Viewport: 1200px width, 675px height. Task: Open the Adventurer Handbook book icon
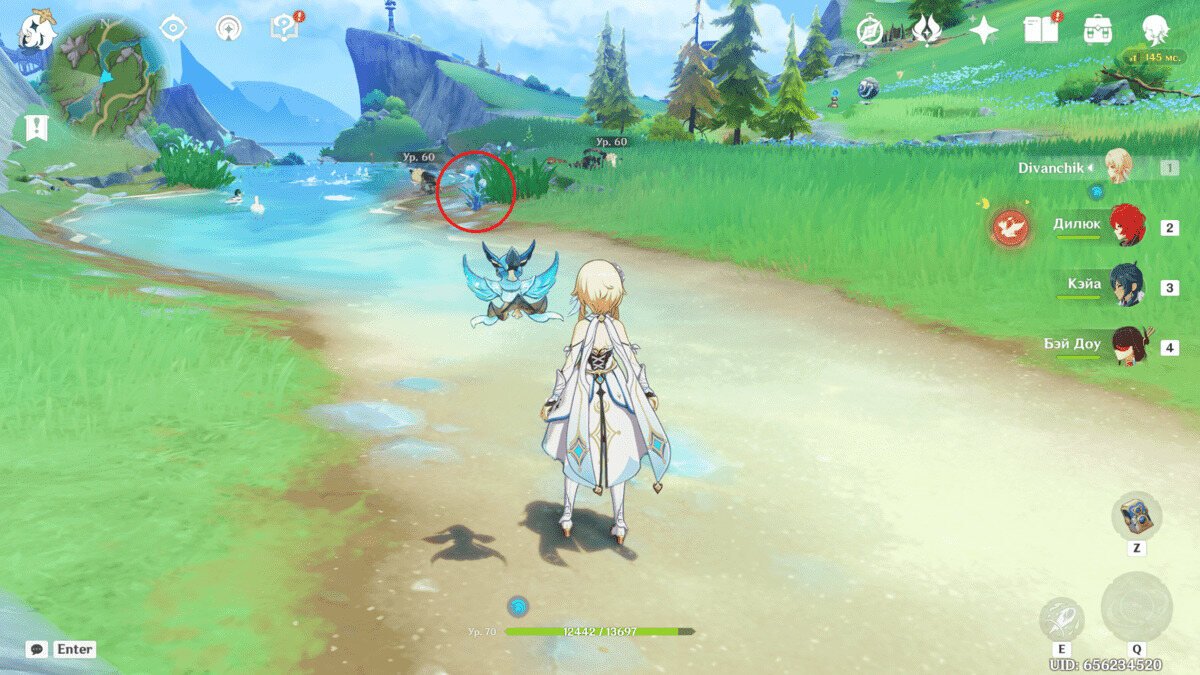(1041, 30)
